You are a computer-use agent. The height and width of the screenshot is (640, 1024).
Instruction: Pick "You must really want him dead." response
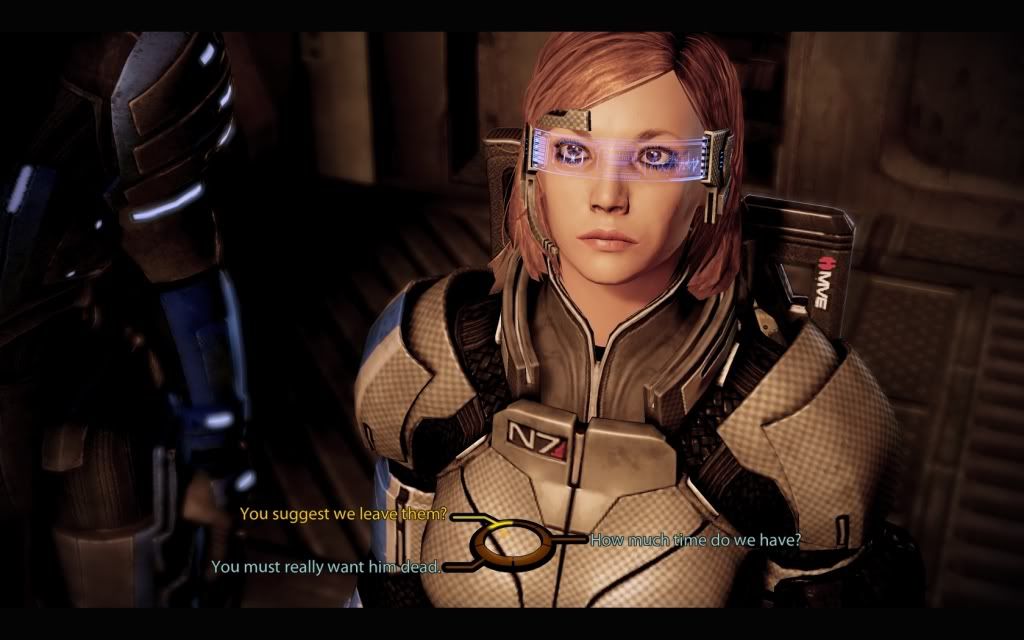click(326, 567)
